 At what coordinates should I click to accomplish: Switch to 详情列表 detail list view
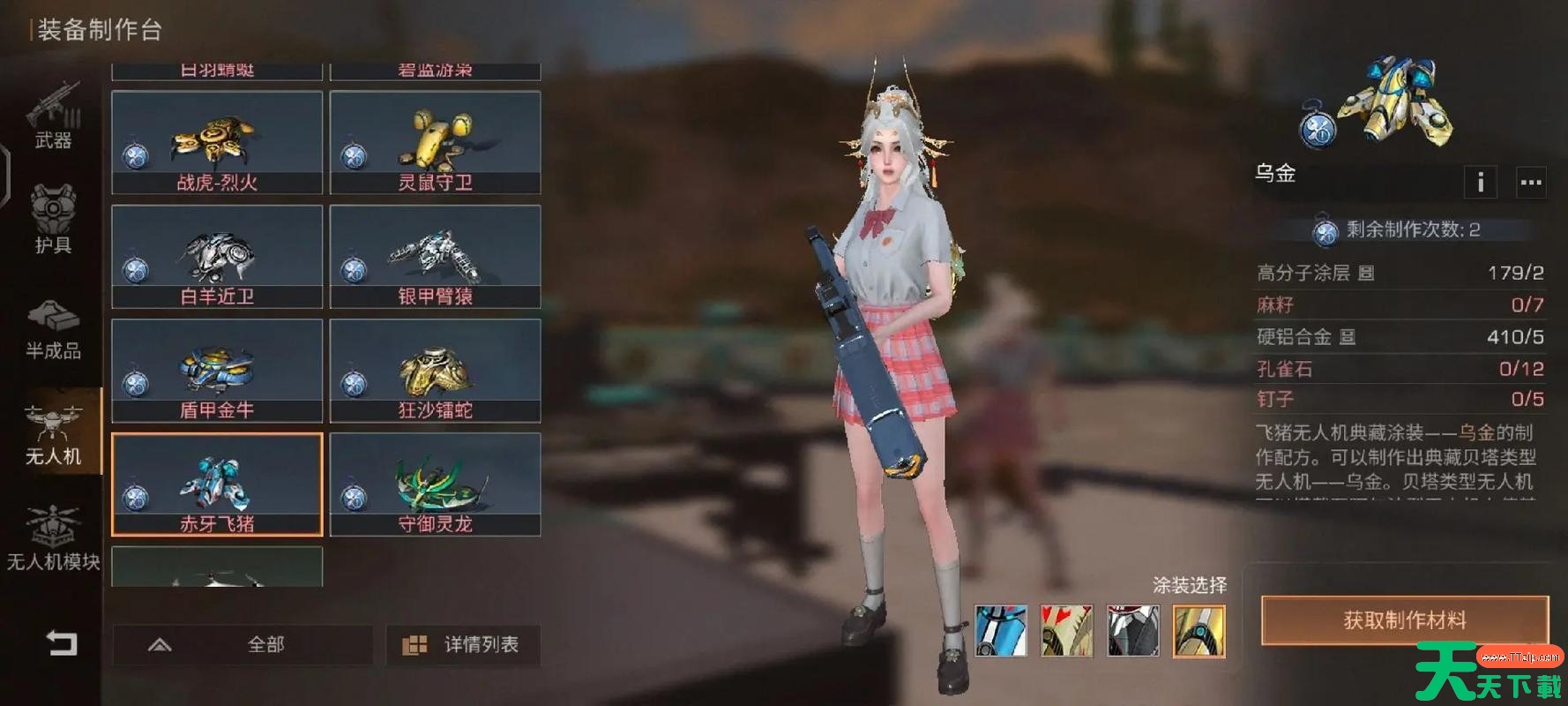point(464,645)
